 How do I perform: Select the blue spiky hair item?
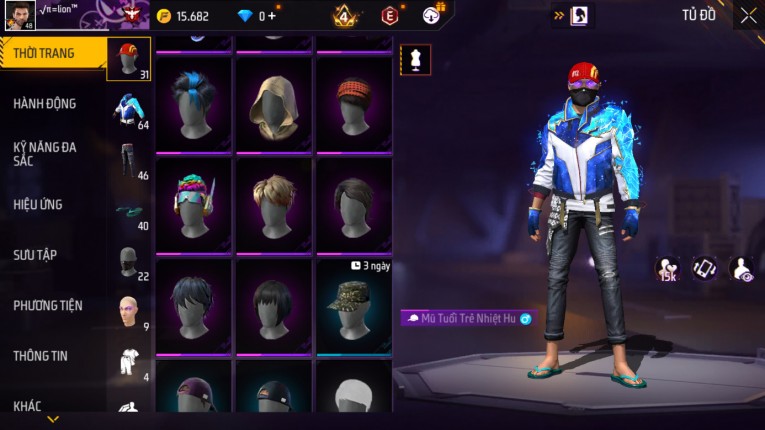click(194, 105)
